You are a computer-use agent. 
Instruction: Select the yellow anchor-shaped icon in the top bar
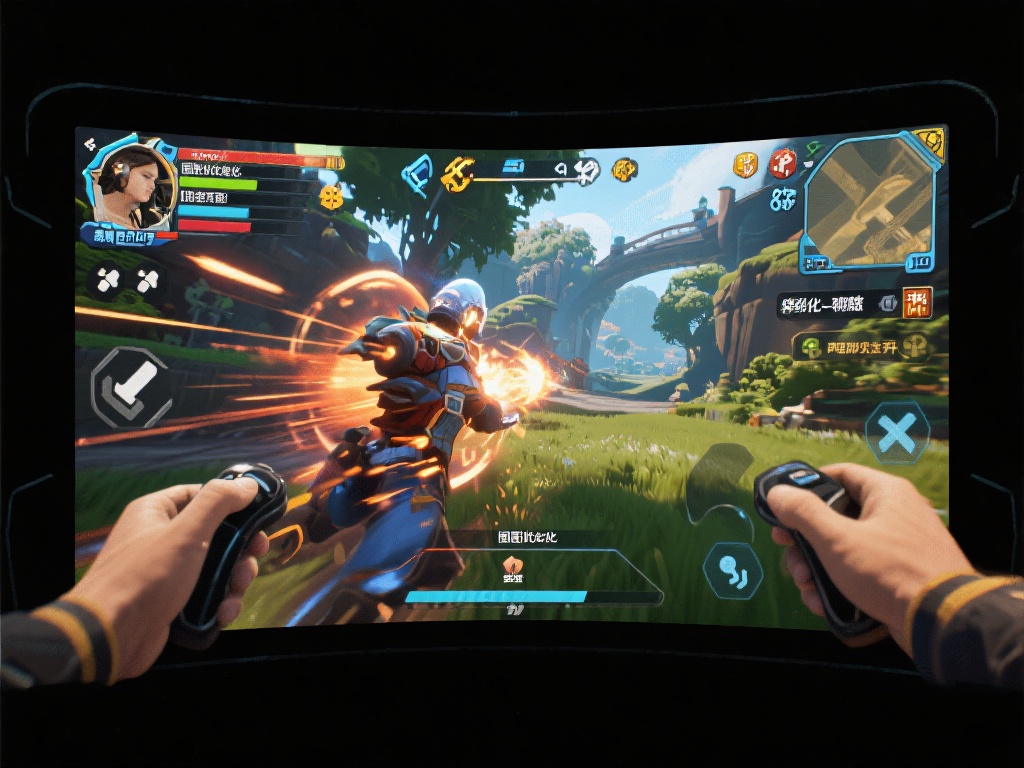click(x=459, y=174)
